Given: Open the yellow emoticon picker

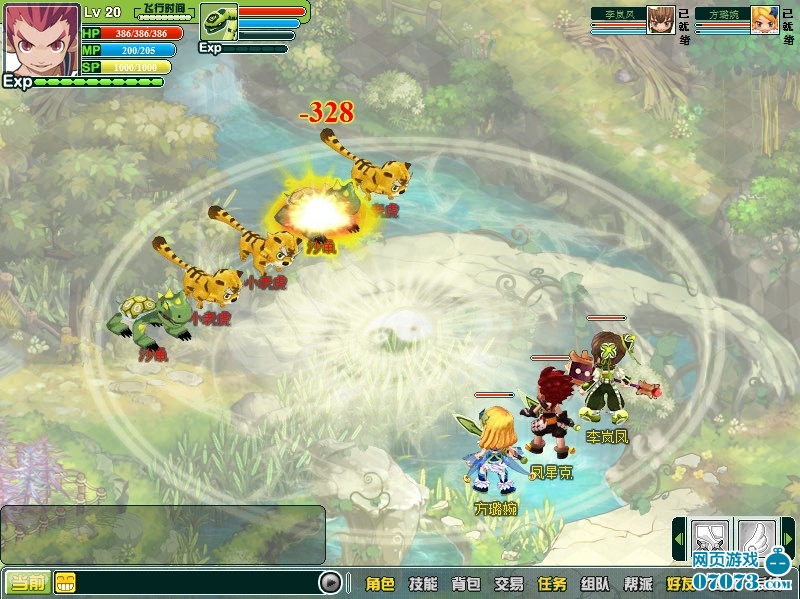Looking at the screenshot, I should (x=64, y=583).
